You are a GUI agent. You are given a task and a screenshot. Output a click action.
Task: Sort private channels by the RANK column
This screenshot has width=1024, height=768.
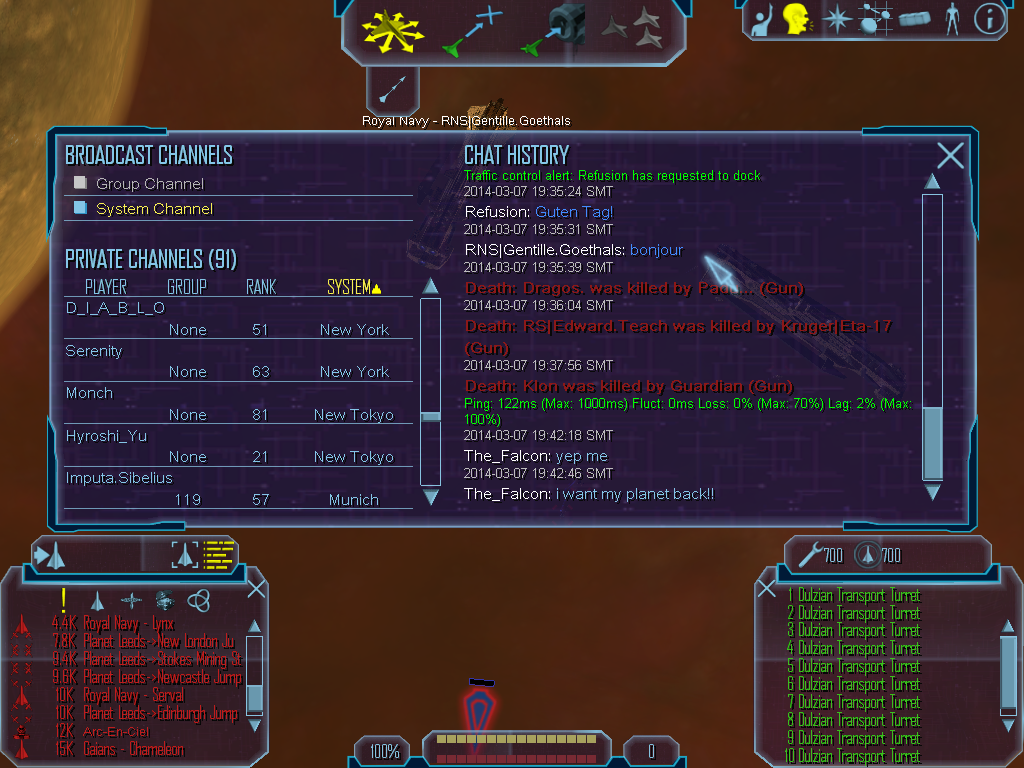coord(261,287)
